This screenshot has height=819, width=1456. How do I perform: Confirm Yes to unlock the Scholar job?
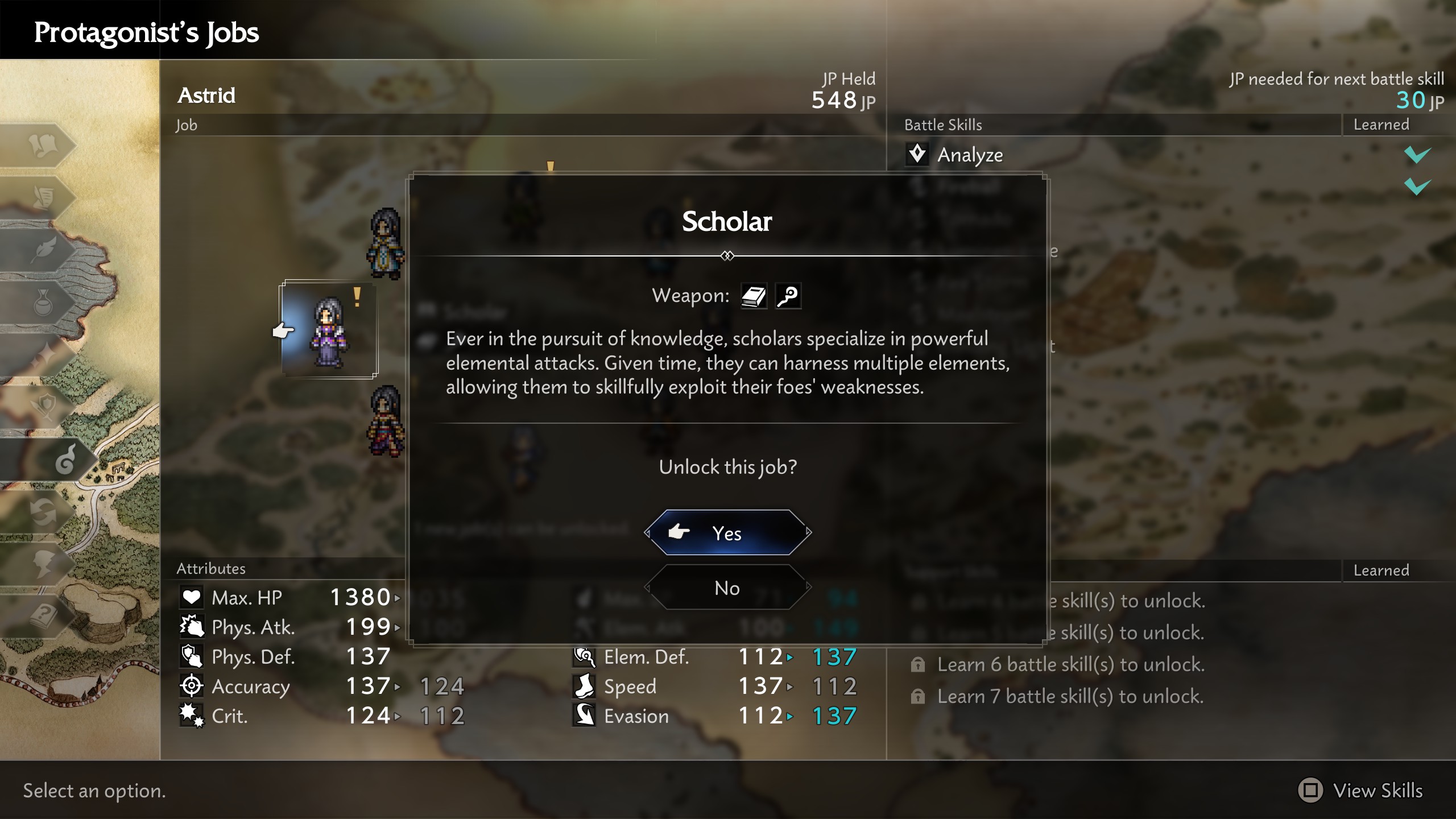click(727, 533)
